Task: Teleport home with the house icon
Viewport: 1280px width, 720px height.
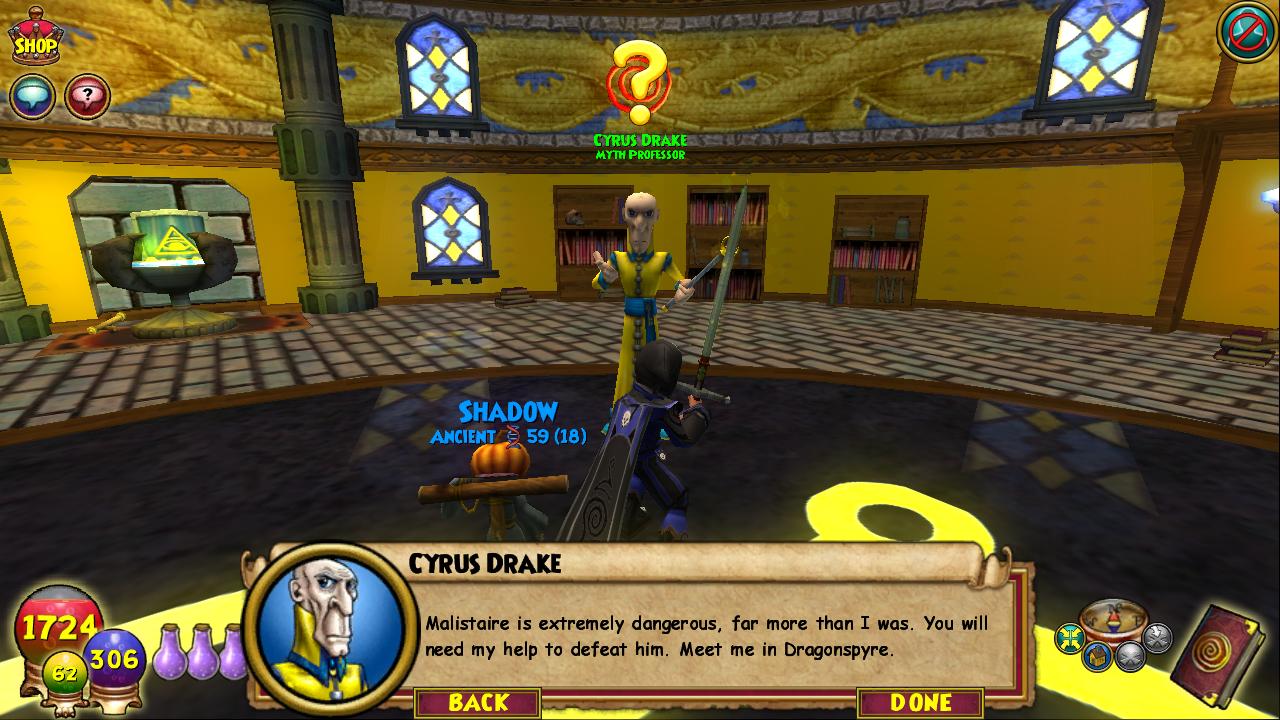Action: click(1097, 656)
